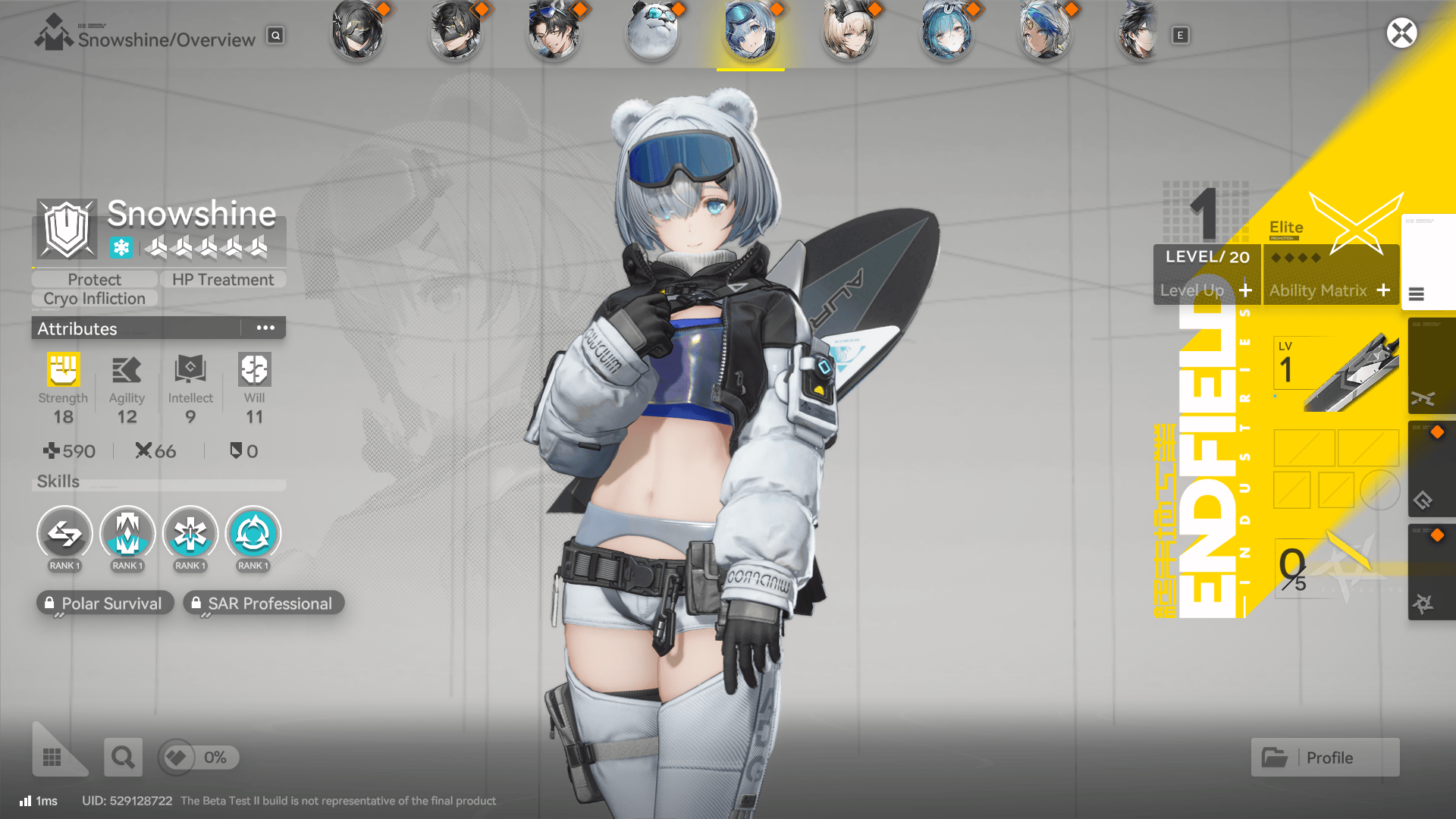Click the 0% affinity progress indicator
The width and height of the screenshot is (1456, 819).
[197, 757]
